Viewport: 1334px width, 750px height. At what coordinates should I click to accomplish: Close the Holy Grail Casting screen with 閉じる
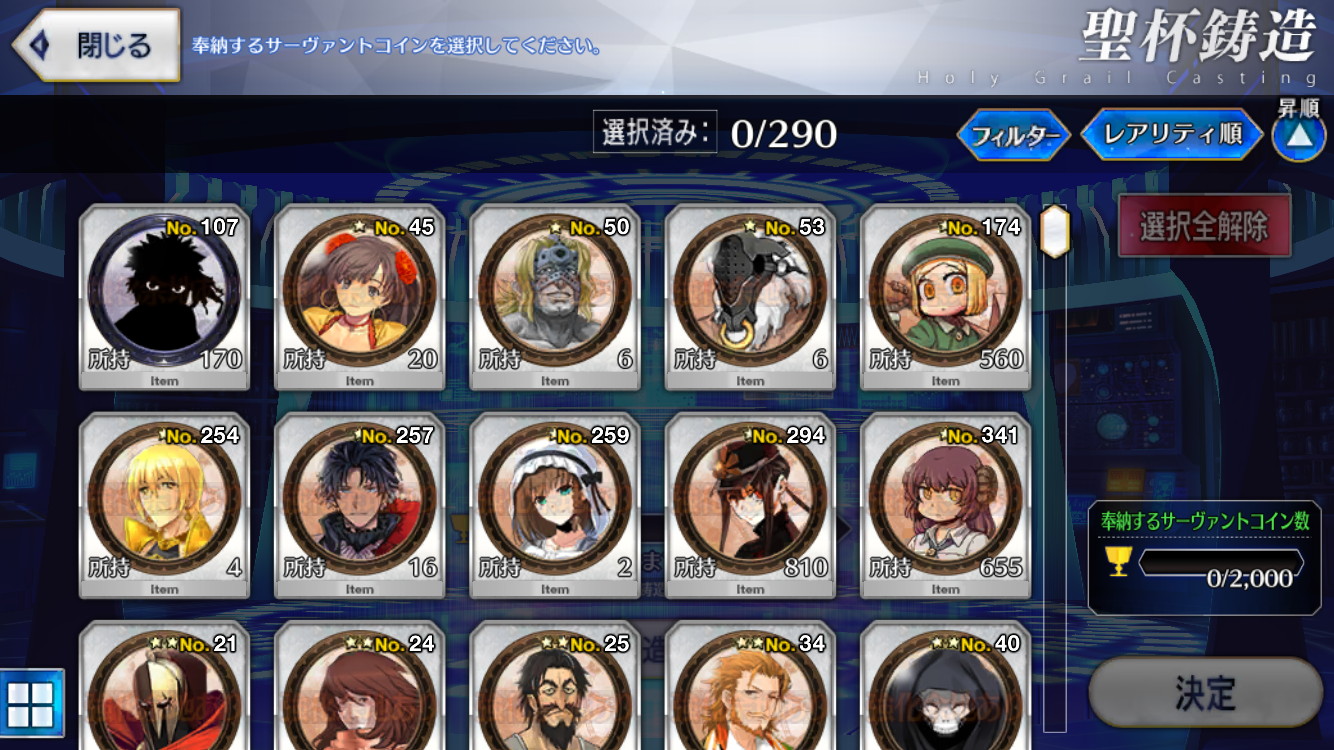pyautogui.click(x=97, y=45)
